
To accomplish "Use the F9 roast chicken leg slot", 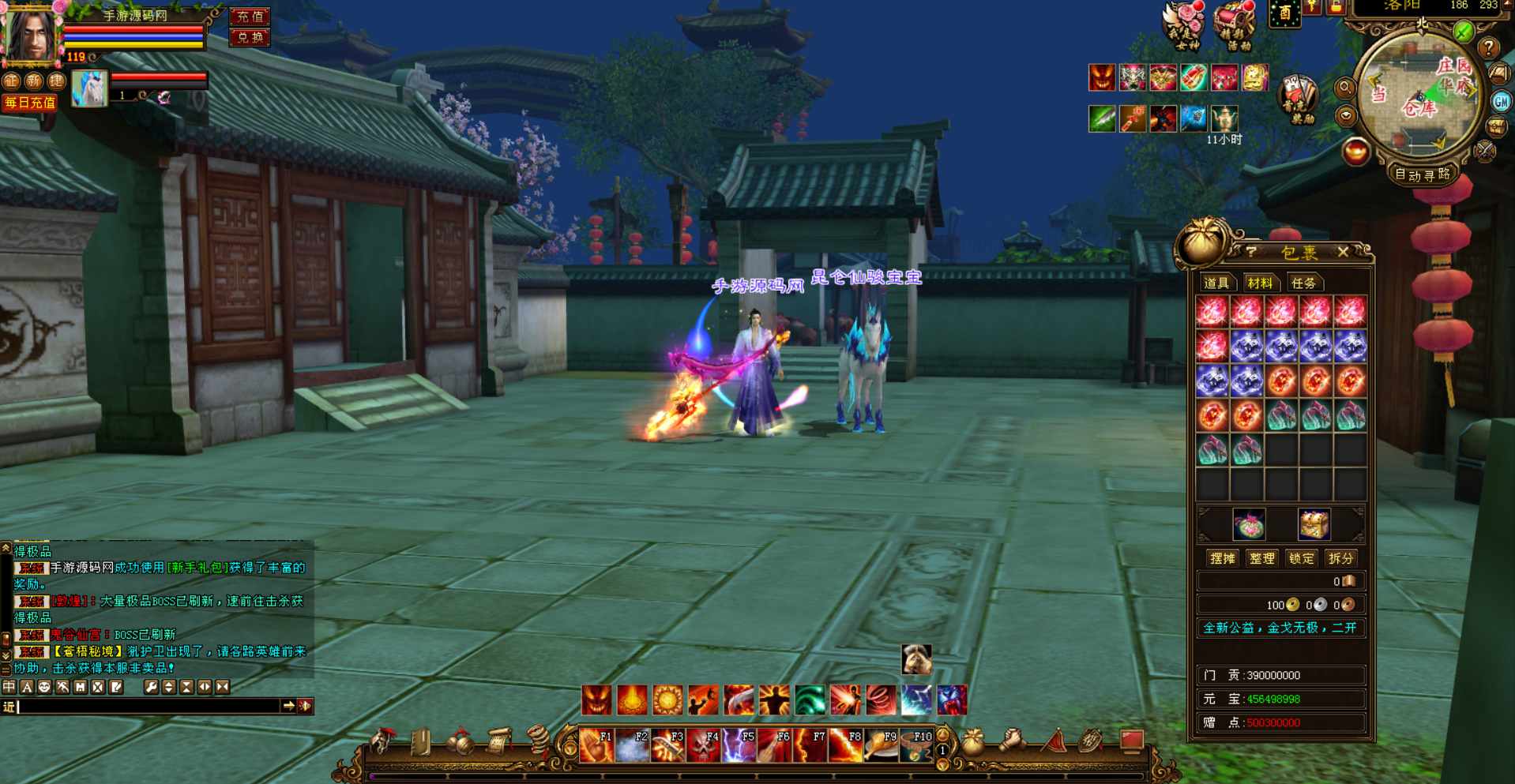I will point(879,745).
